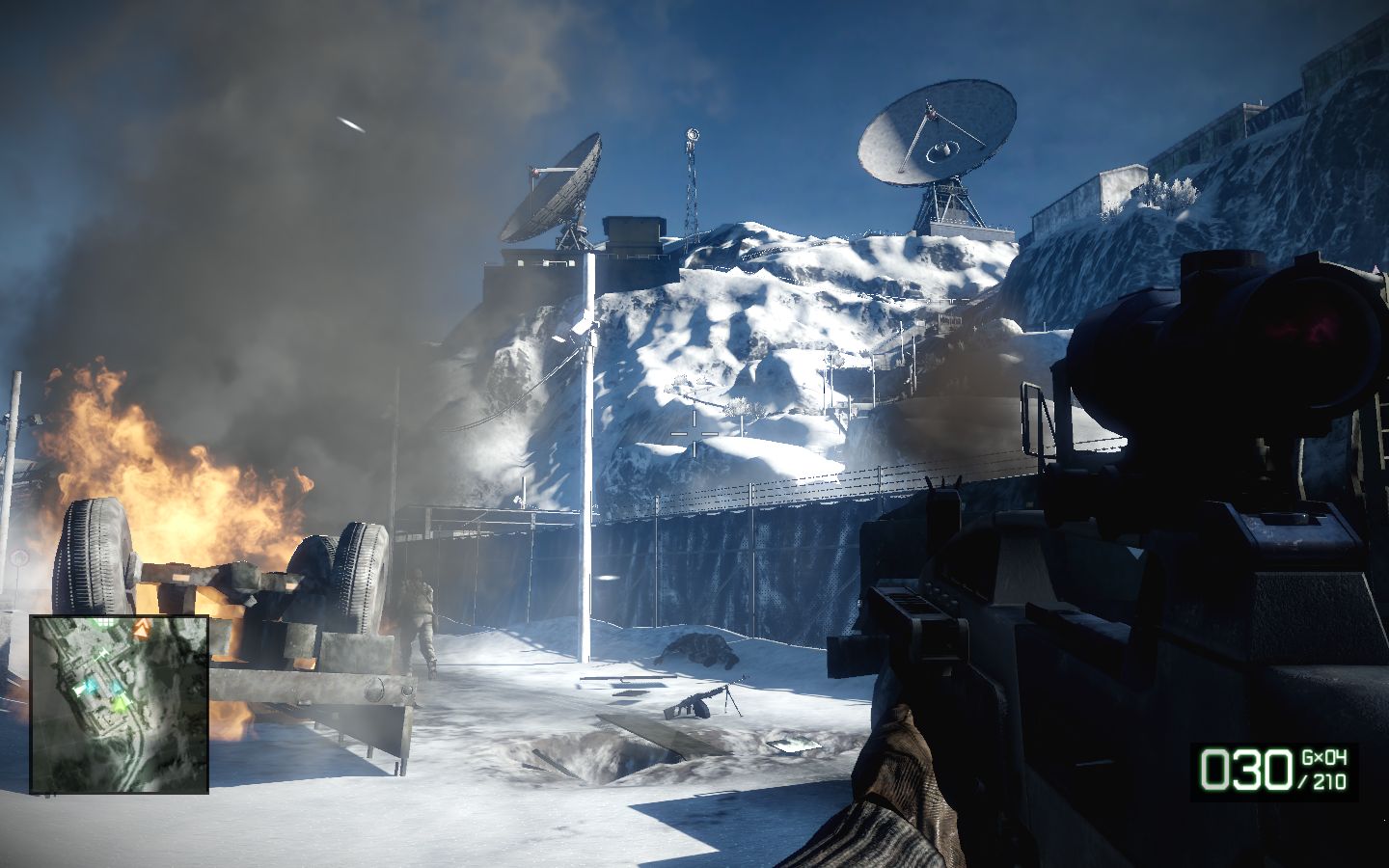
Task: Select the green player arrow on the minimap
Action: 121,705
